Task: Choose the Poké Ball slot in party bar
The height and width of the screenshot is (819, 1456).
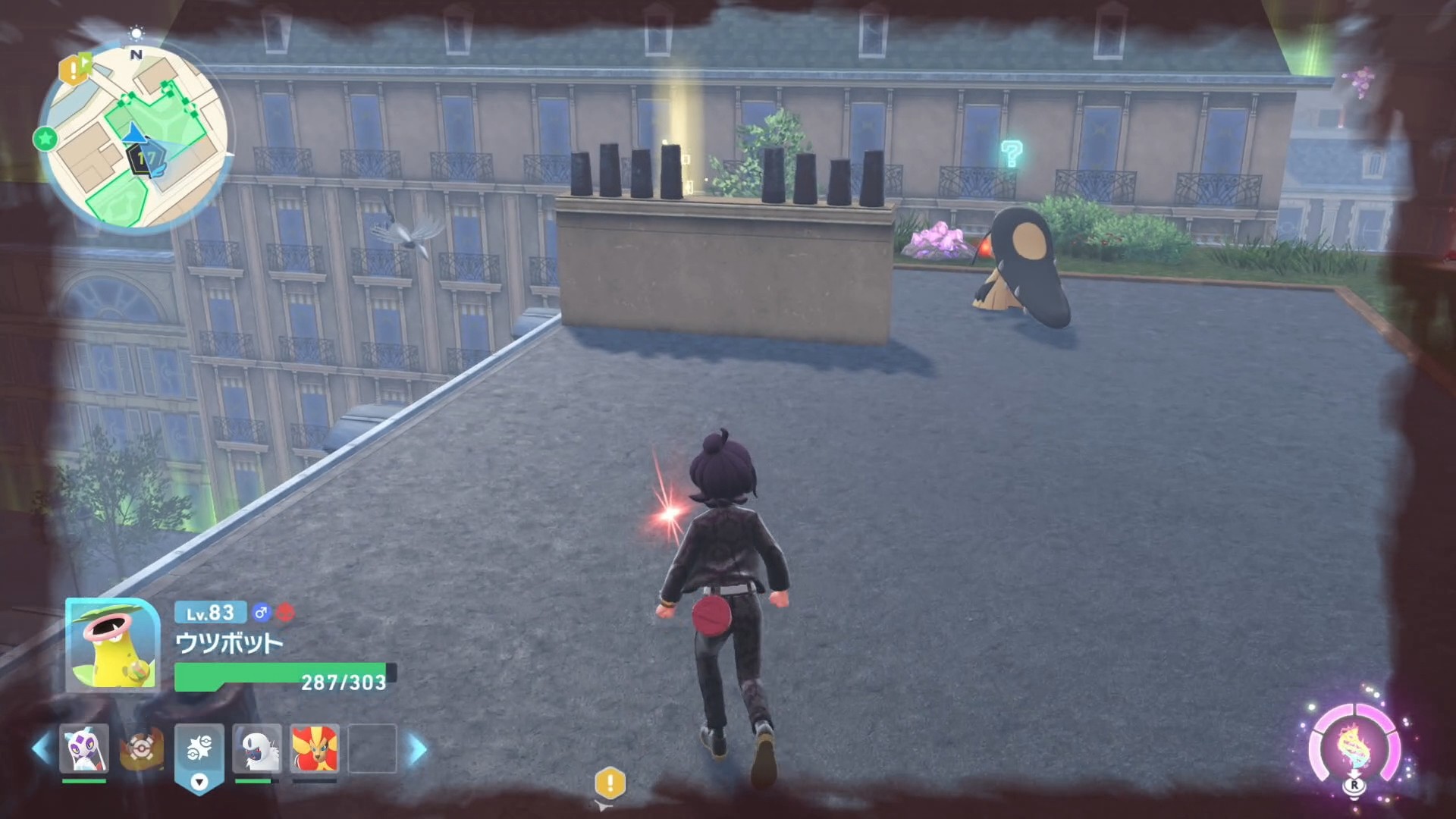Action: coord(141,748)
